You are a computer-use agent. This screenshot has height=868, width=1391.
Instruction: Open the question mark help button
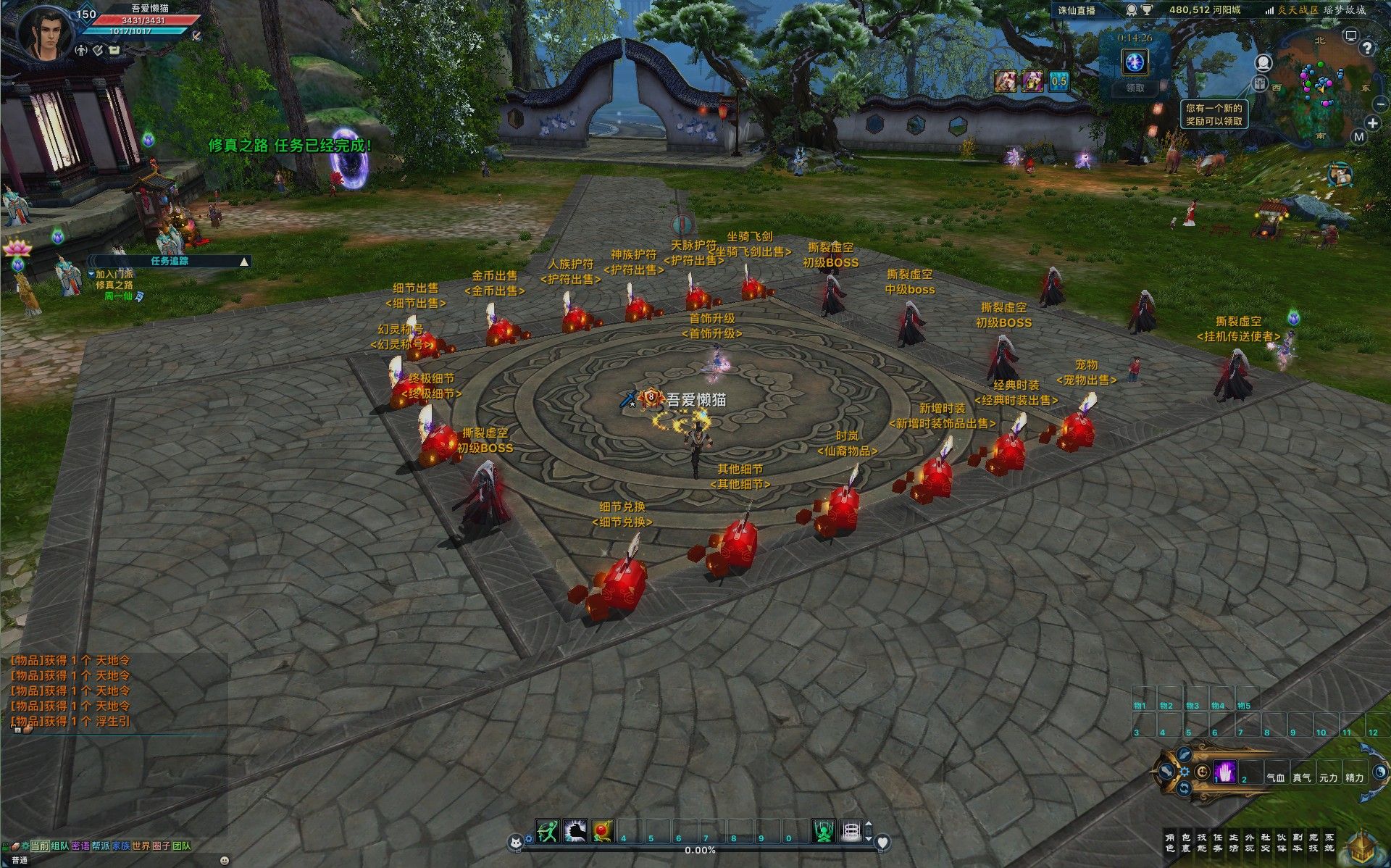(x=1366, y=49)
